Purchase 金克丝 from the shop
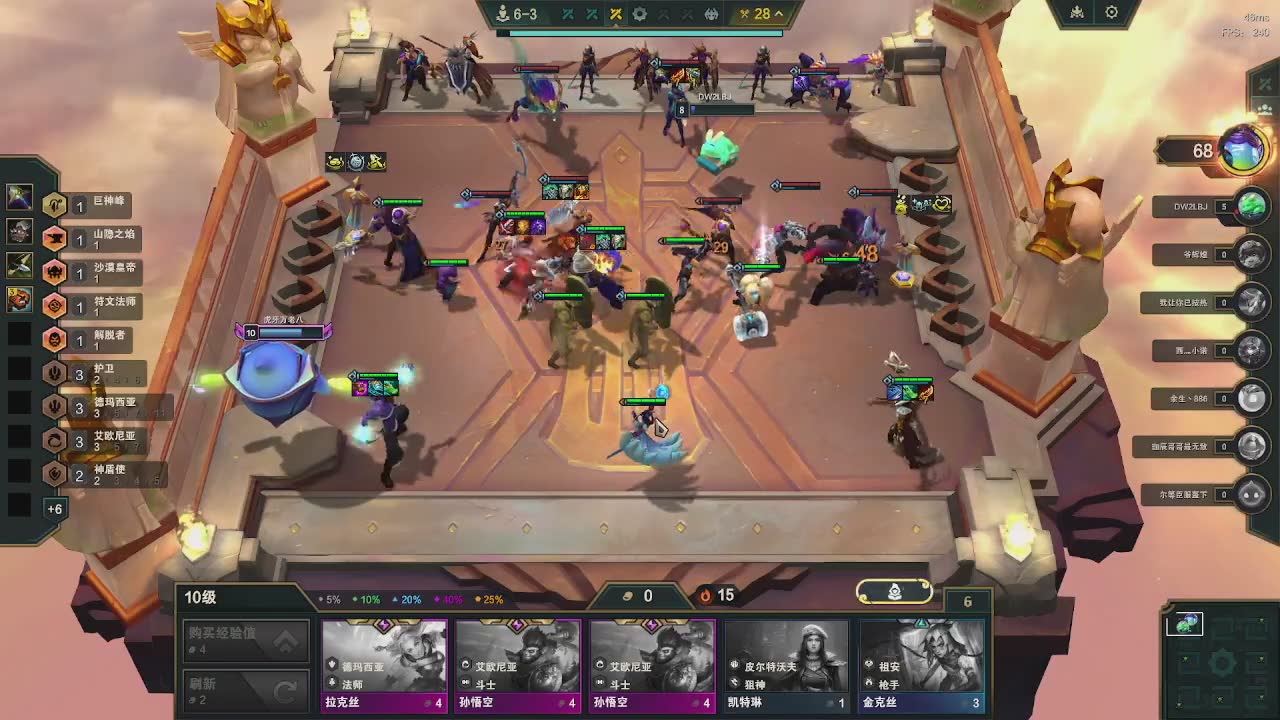Viewport: 1280px width, 720px height. pyautogui.click(x=921, y=665)
